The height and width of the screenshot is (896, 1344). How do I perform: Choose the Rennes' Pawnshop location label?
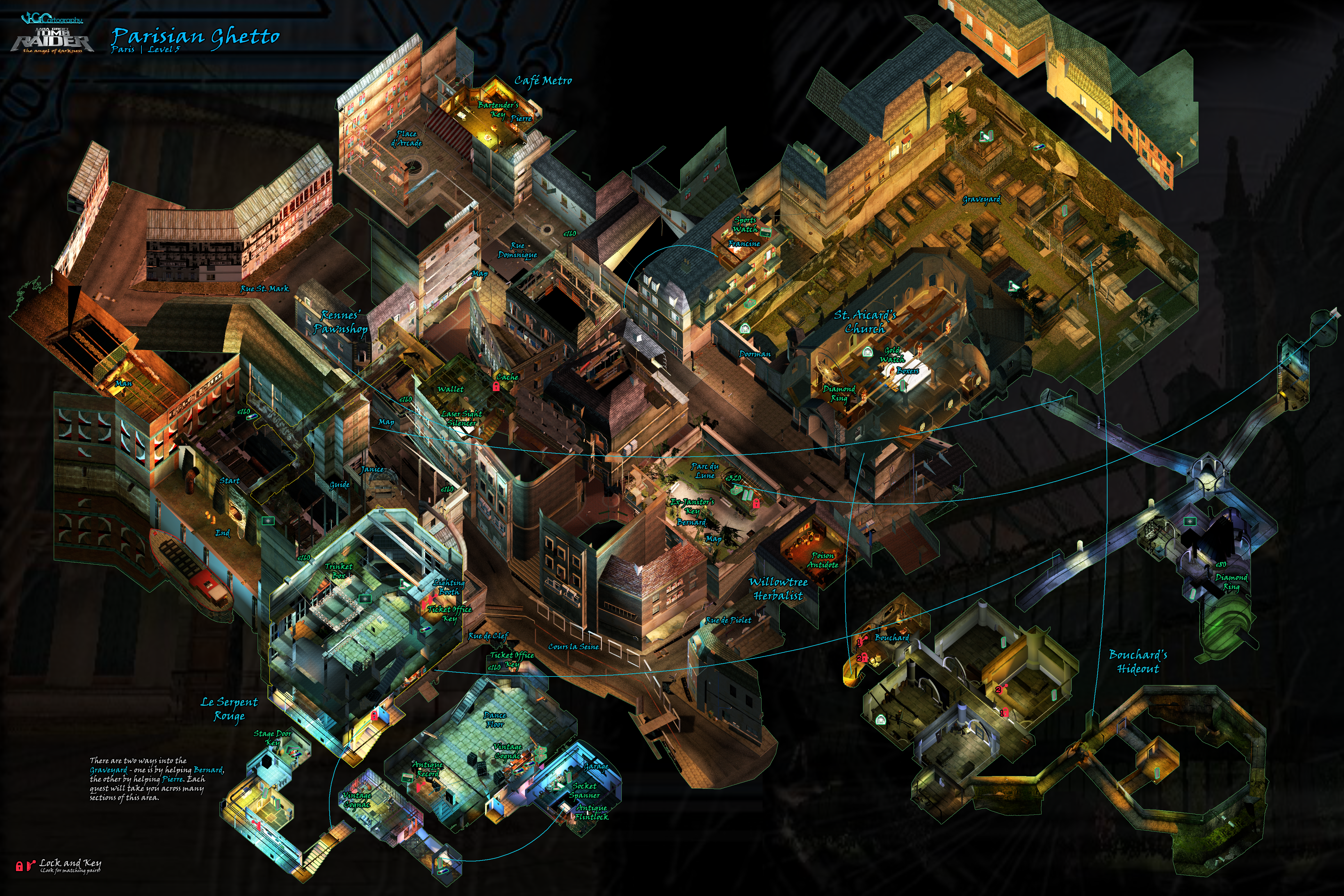[x=340, y=322]
